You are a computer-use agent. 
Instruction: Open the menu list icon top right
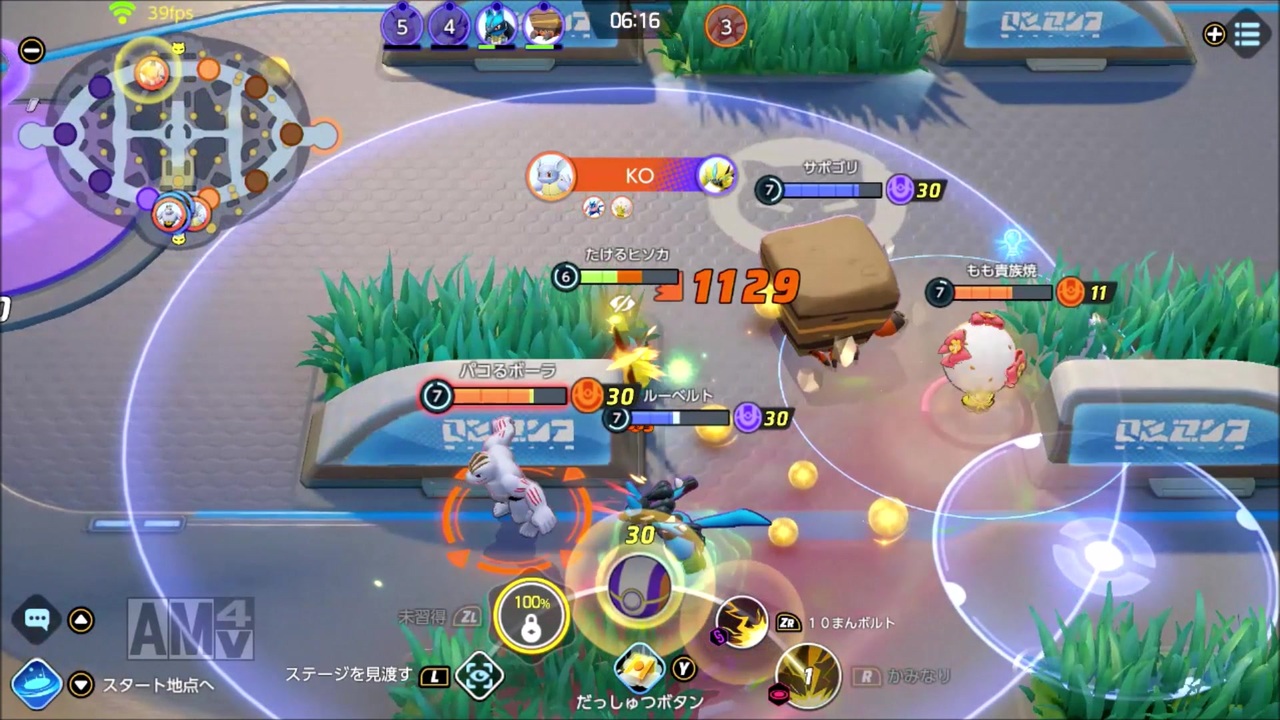click(1247, 34)
